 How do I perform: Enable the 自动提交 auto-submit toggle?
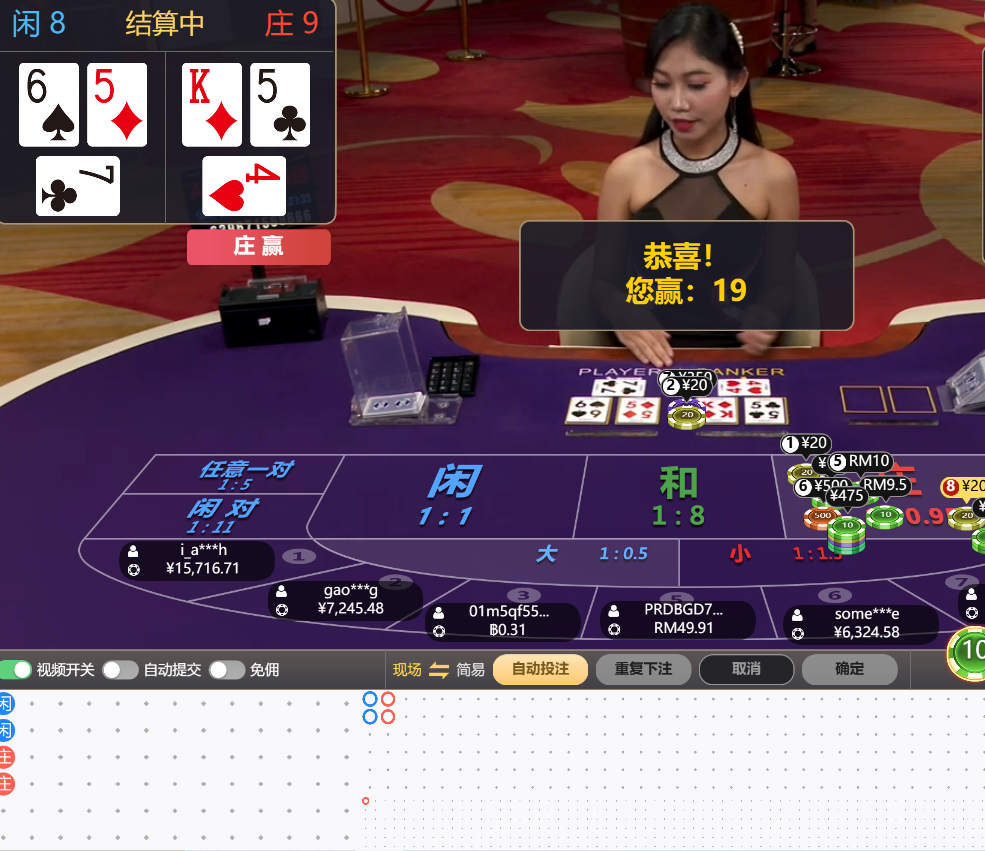pos(120,670)
